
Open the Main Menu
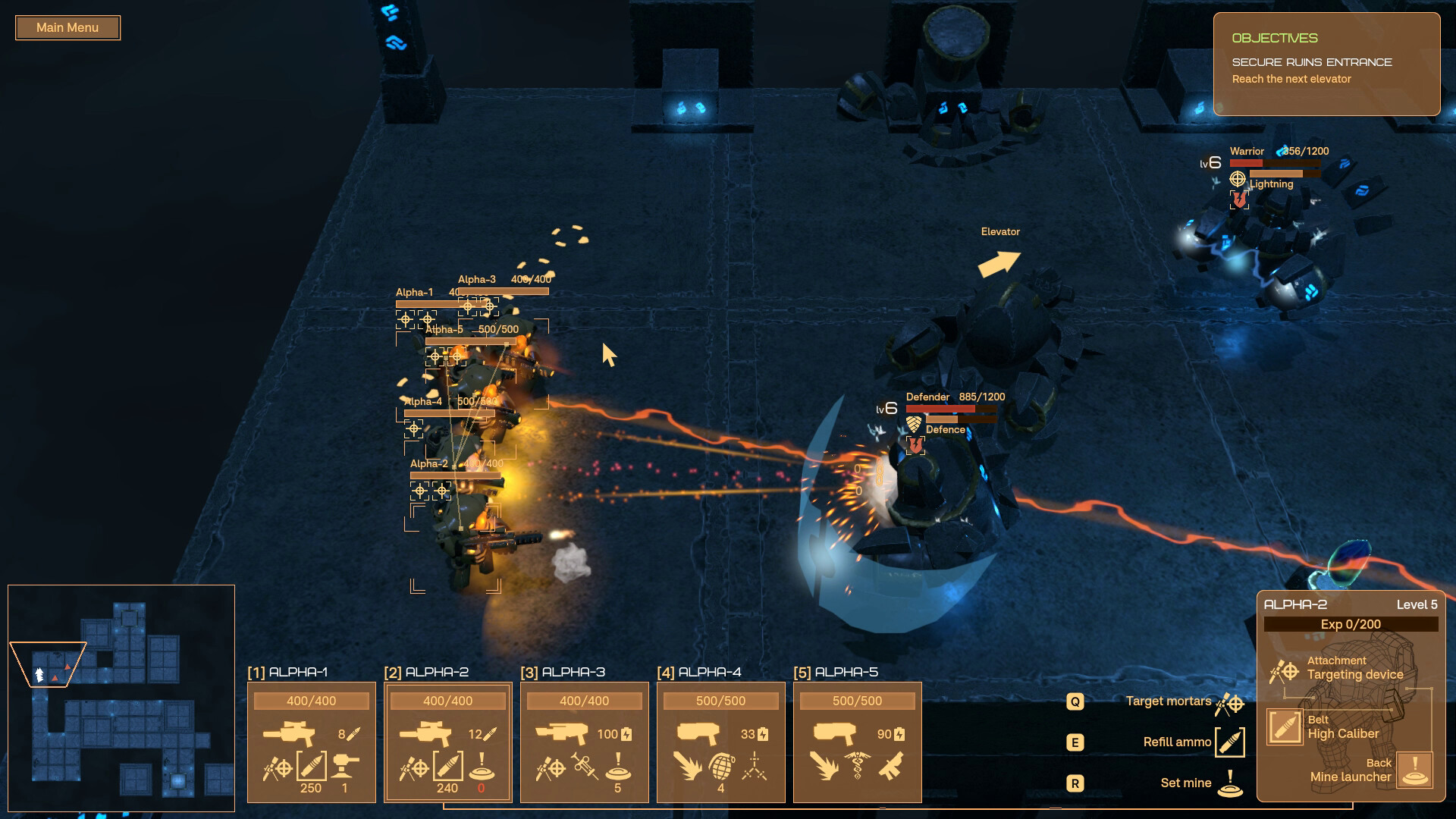point(67,27)
